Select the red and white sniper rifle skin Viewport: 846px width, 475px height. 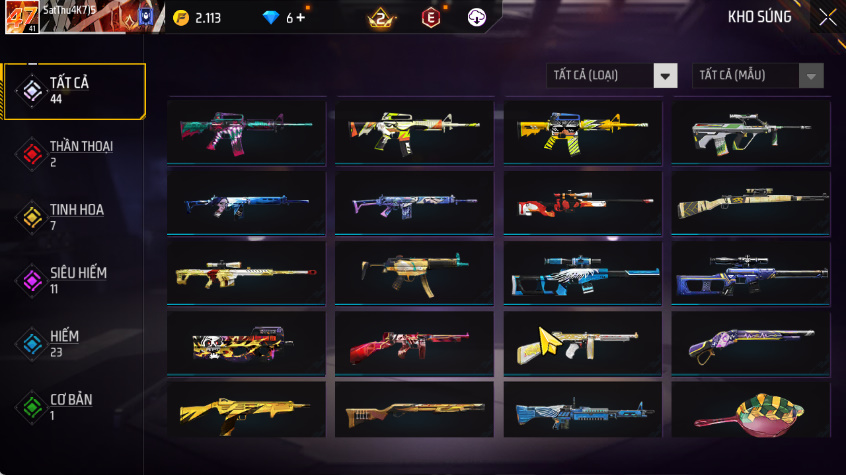tap(582, 204)
